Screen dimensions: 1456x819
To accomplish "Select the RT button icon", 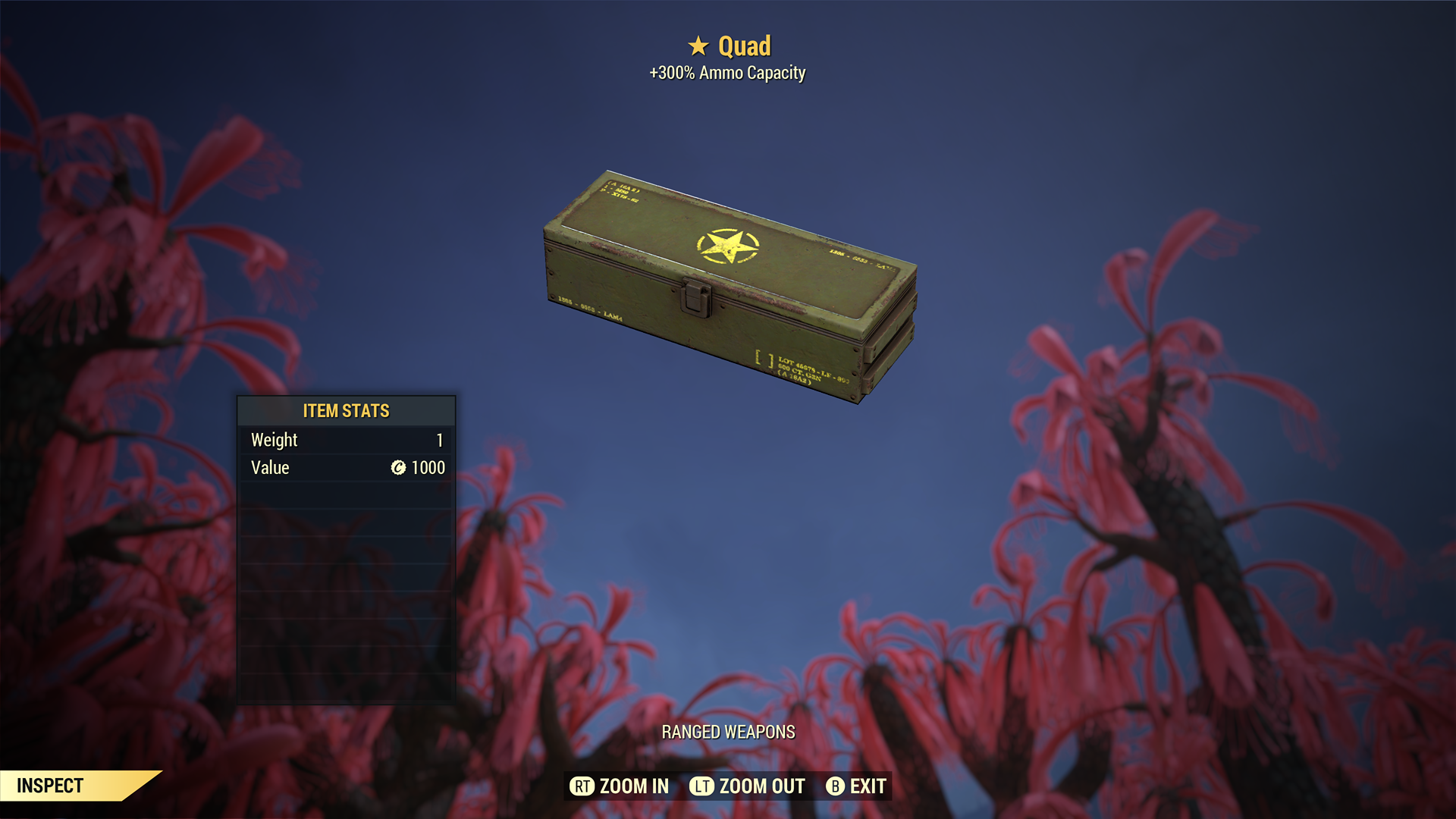I will 582,786.
